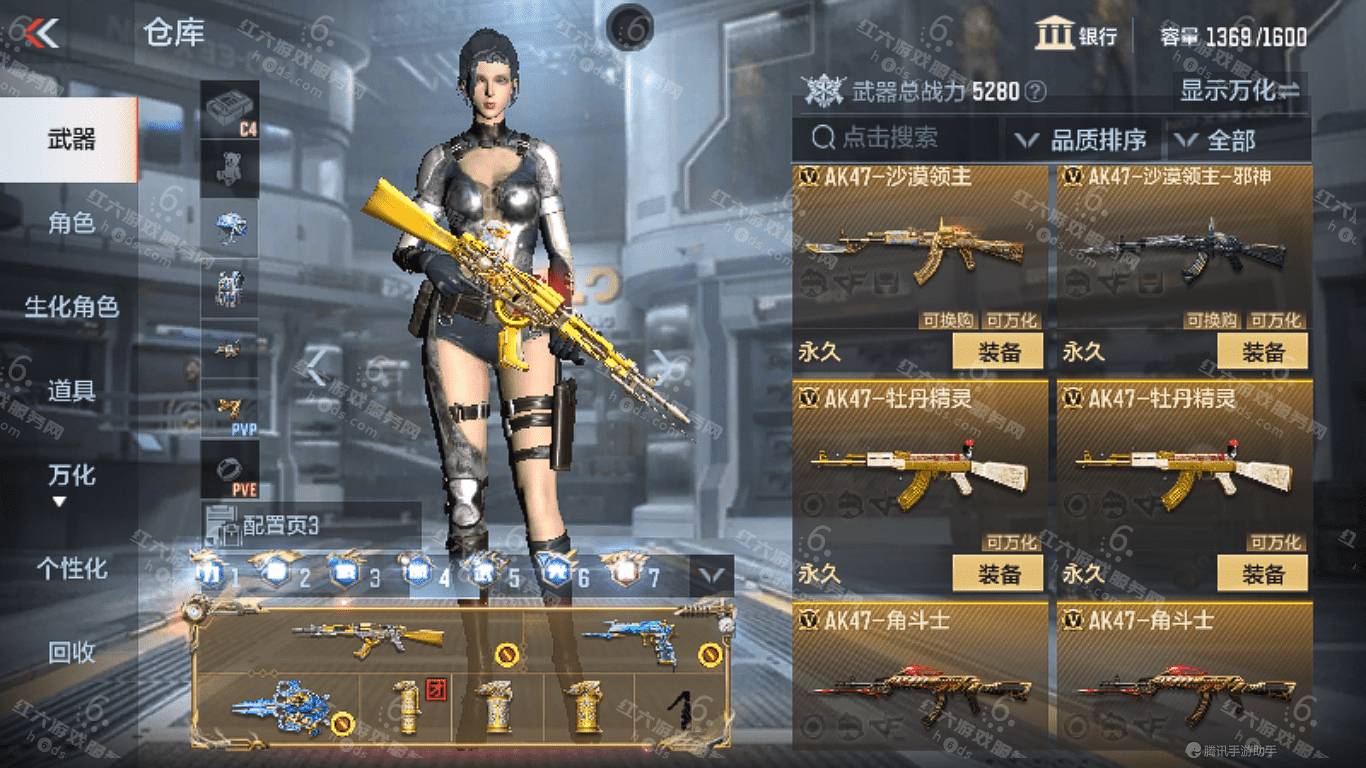The height and width of the screenshot is (768, 1366).
Task: Select the PVE loadout slot
Action: (x=230, y=470)
